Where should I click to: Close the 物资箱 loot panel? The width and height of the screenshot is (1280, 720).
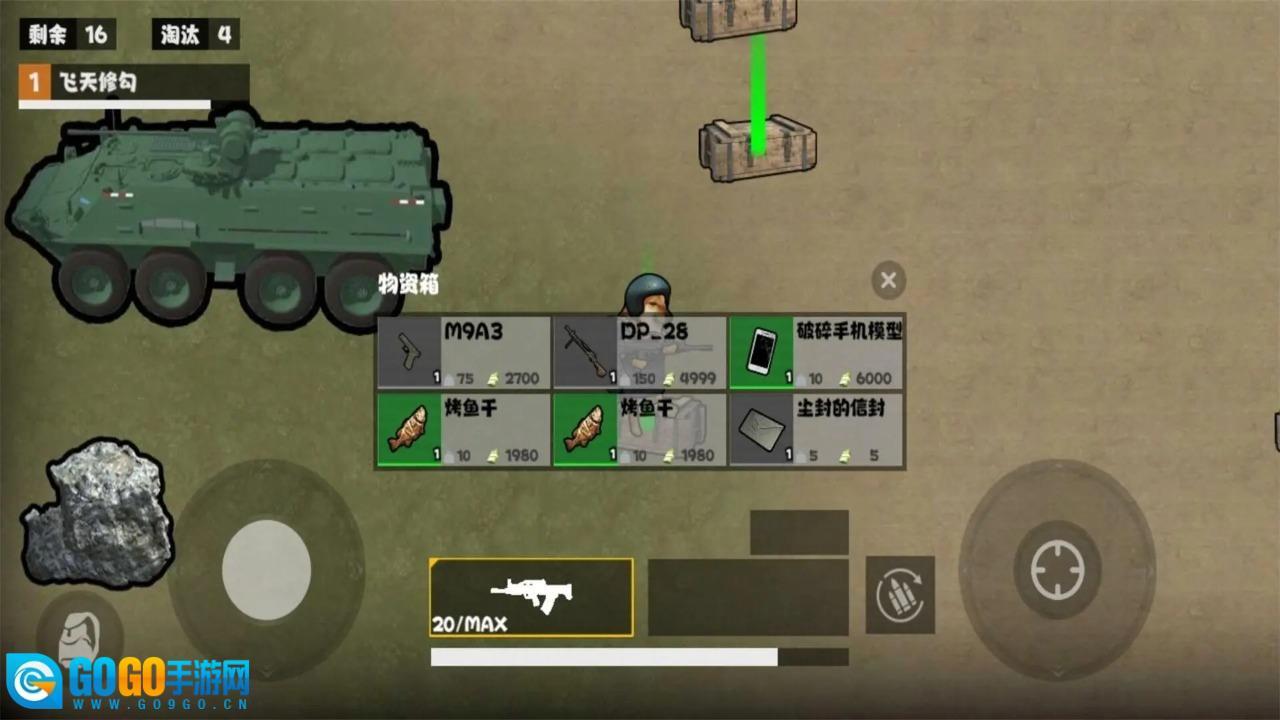pos(888,281)
